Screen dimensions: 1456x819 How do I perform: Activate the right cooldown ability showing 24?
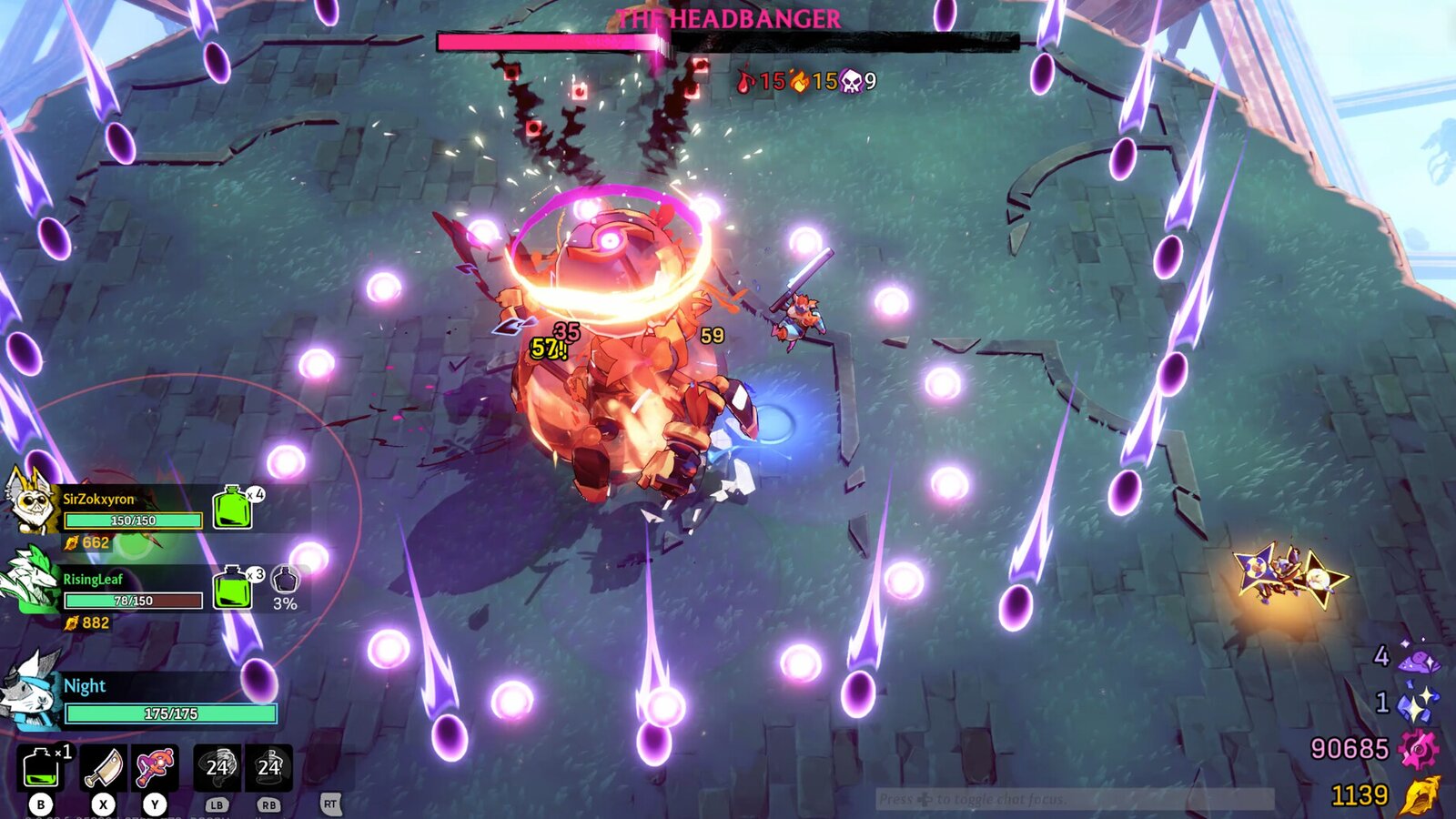pos(268,767)
